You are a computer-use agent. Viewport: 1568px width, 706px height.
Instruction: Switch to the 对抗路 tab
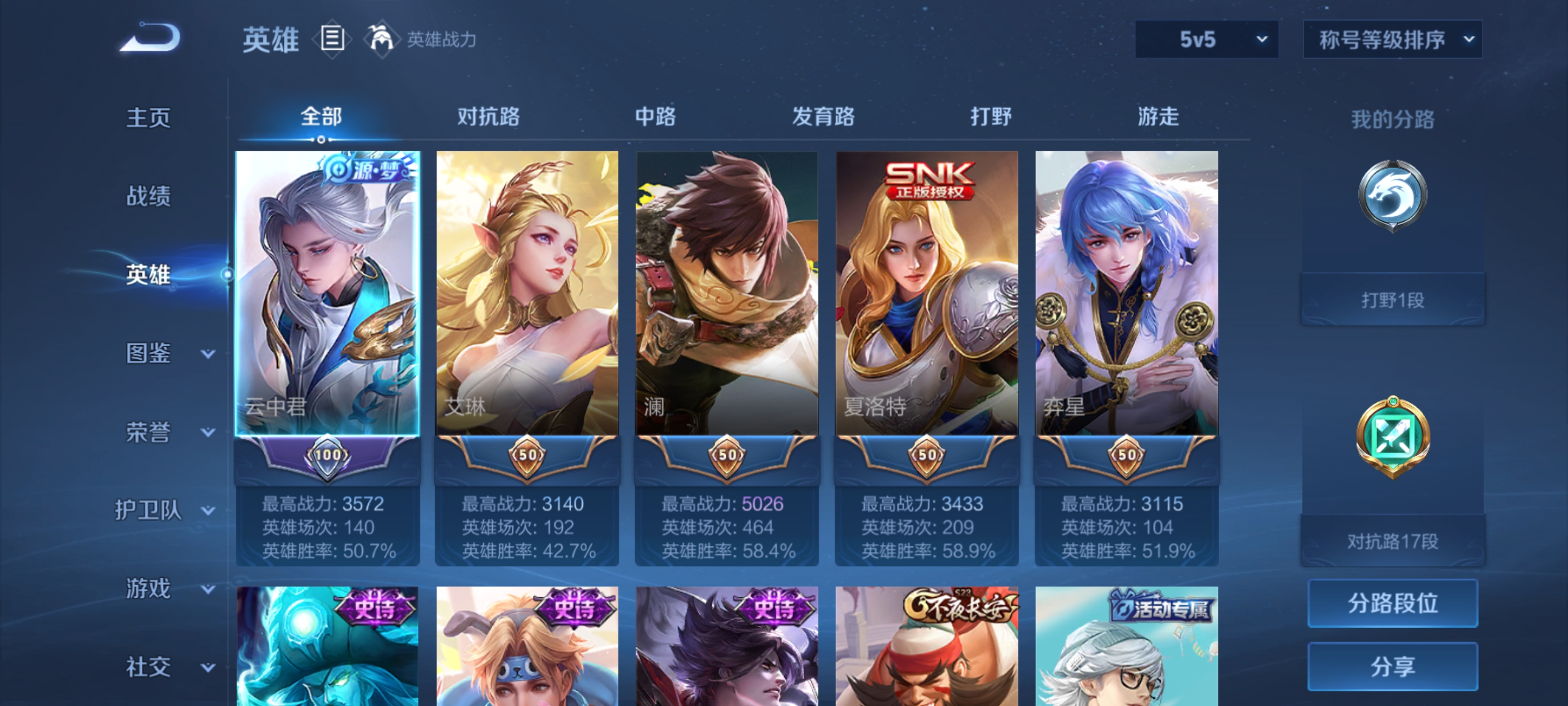(x=487, y=117)
